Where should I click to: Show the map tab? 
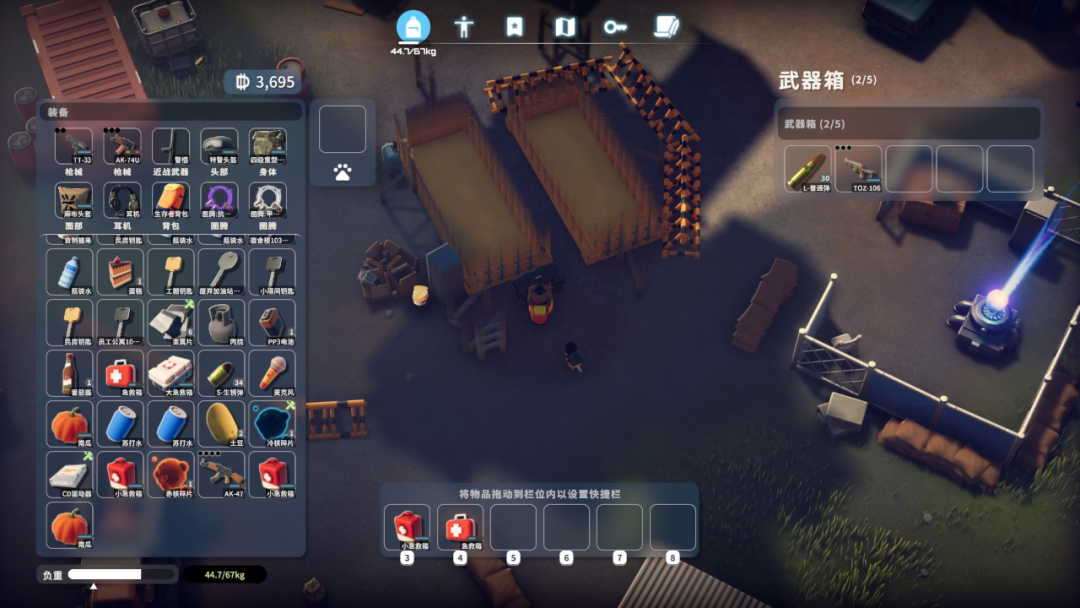(565, 27)
